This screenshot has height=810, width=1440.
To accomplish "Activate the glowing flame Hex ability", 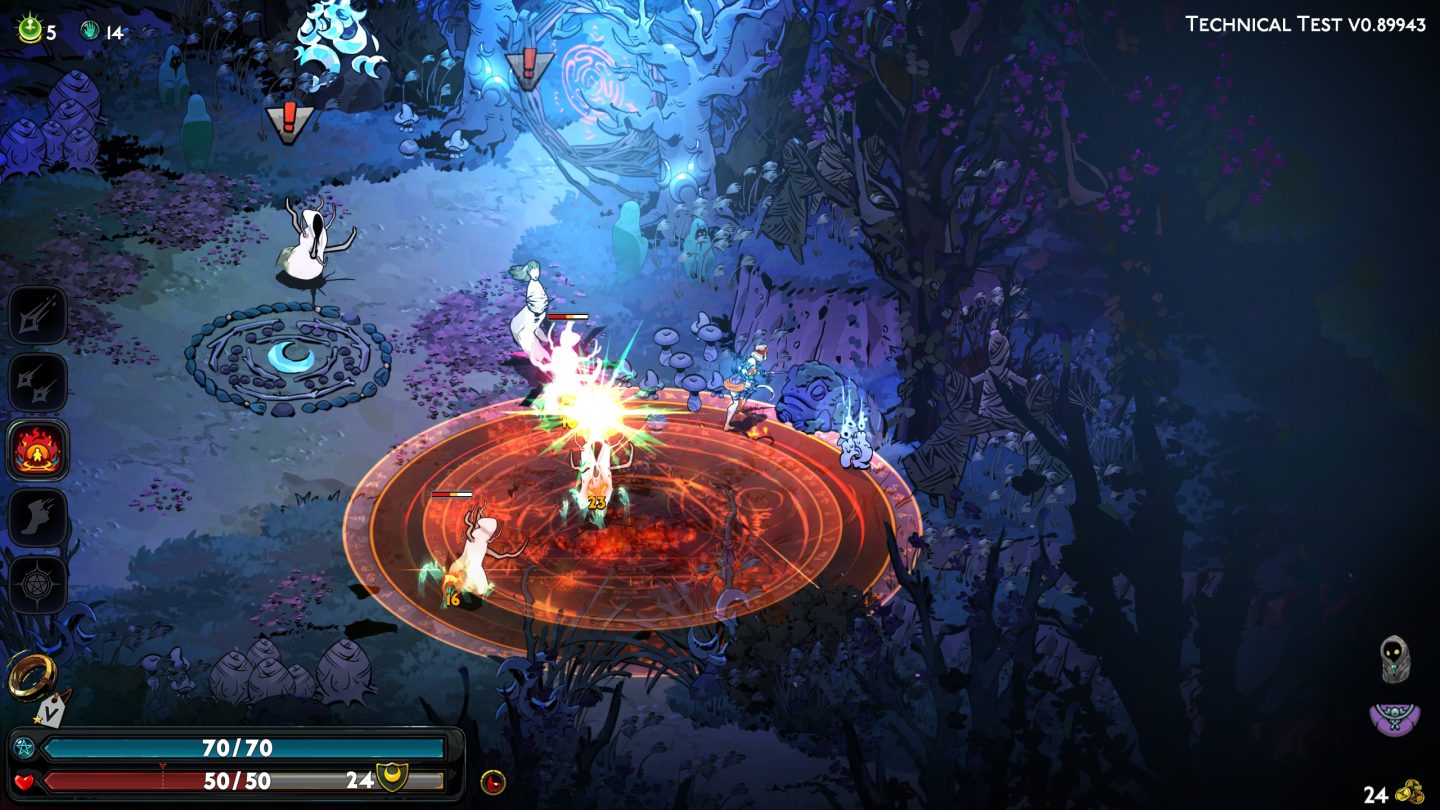I will [x=38, y=448].
